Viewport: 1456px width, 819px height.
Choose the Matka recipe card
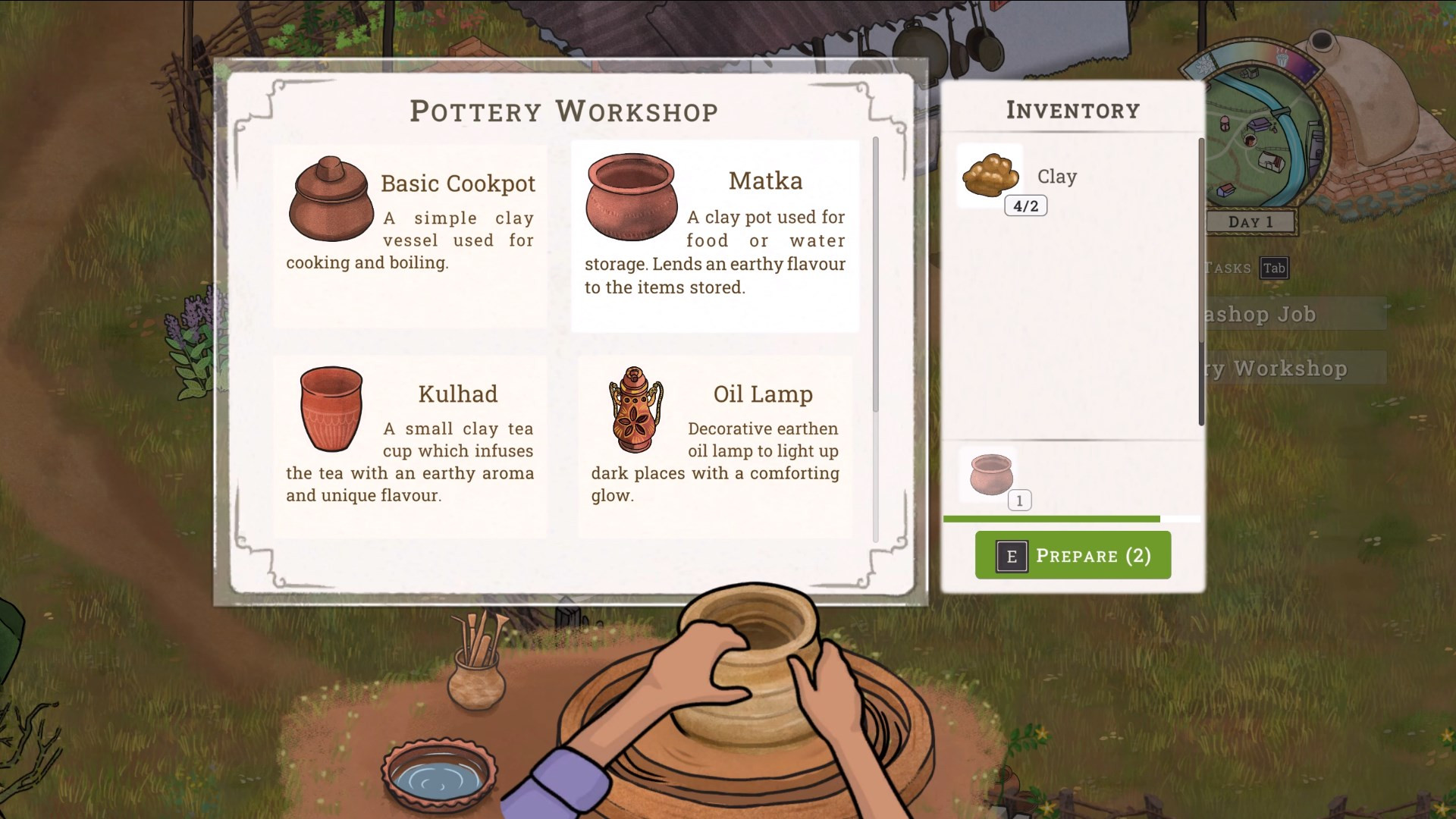[x=714, y=235]
